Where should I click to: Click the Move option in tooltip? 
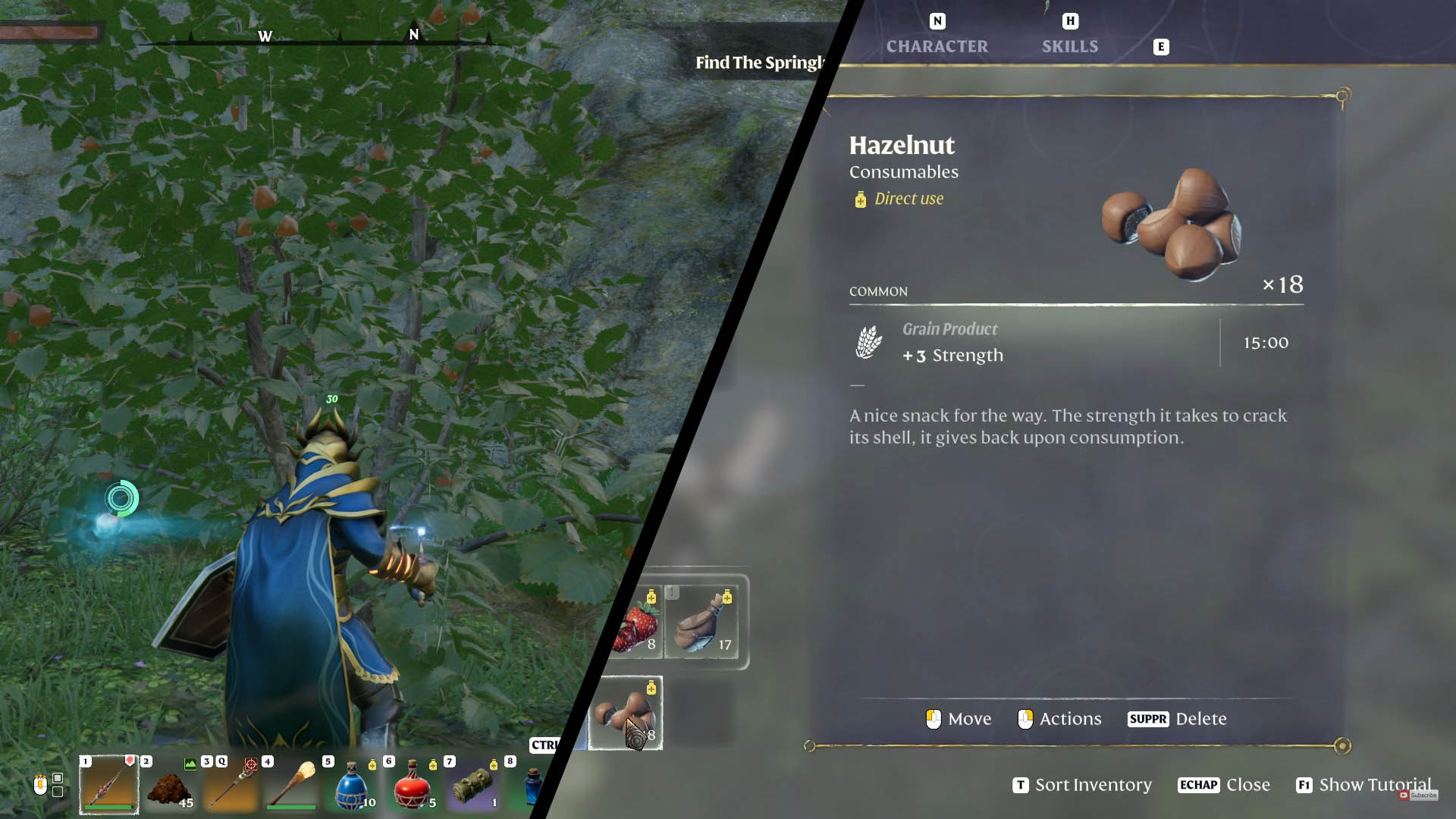point(959,719)
